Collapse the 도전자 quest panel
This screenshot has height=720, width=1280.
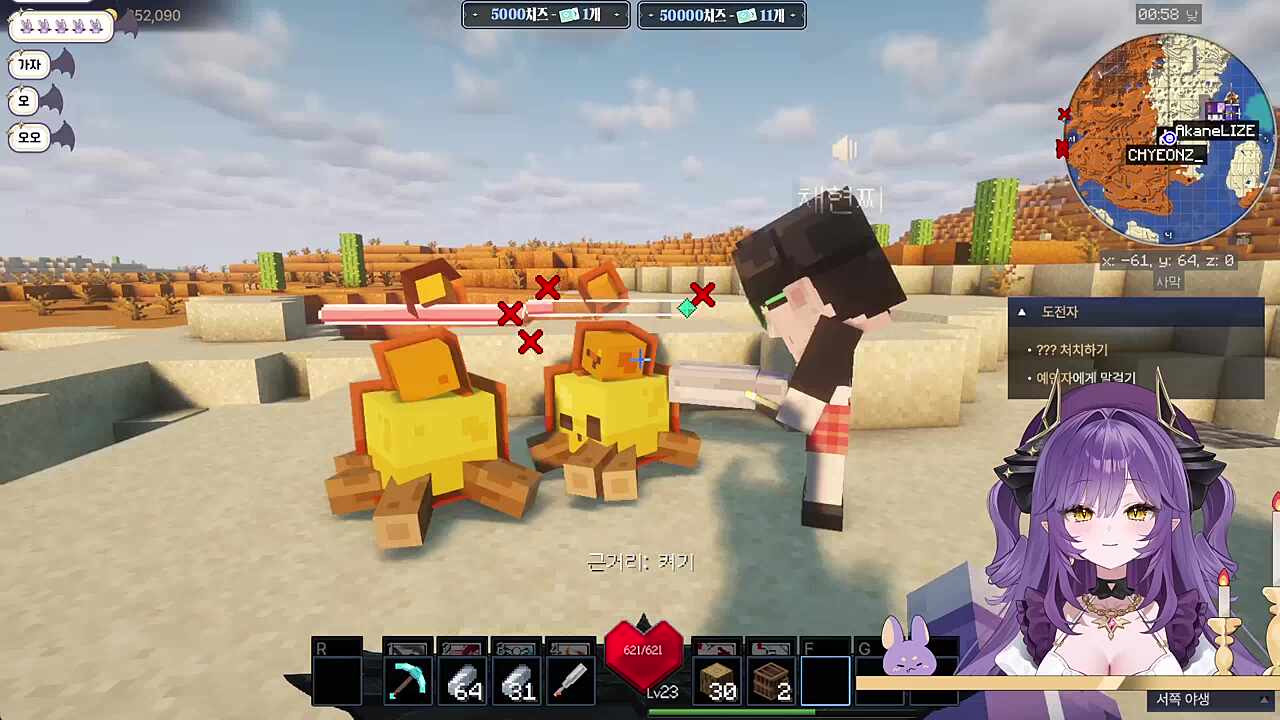coord(1021,312)
